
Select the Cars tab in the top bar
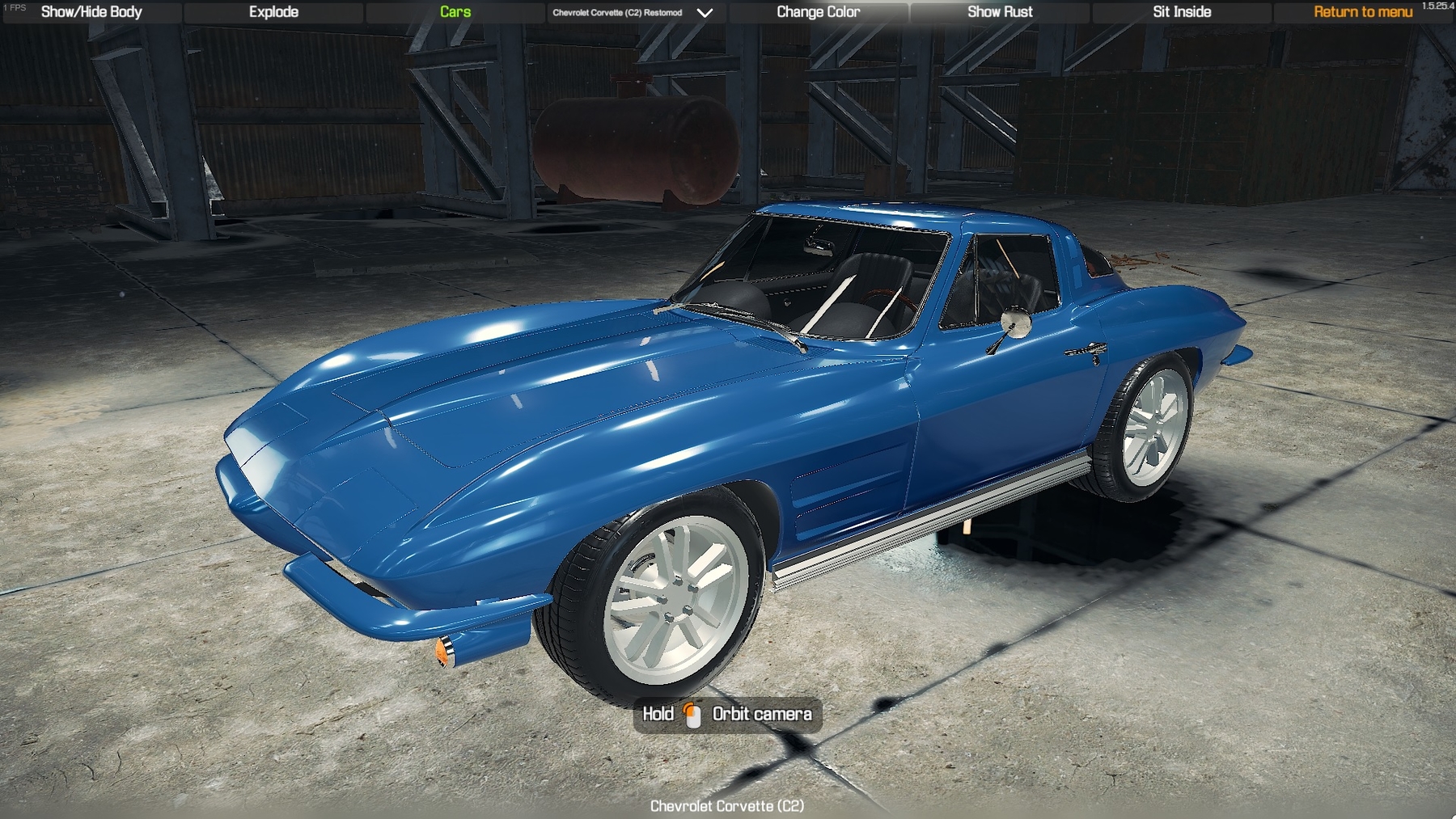coord(451,11)
